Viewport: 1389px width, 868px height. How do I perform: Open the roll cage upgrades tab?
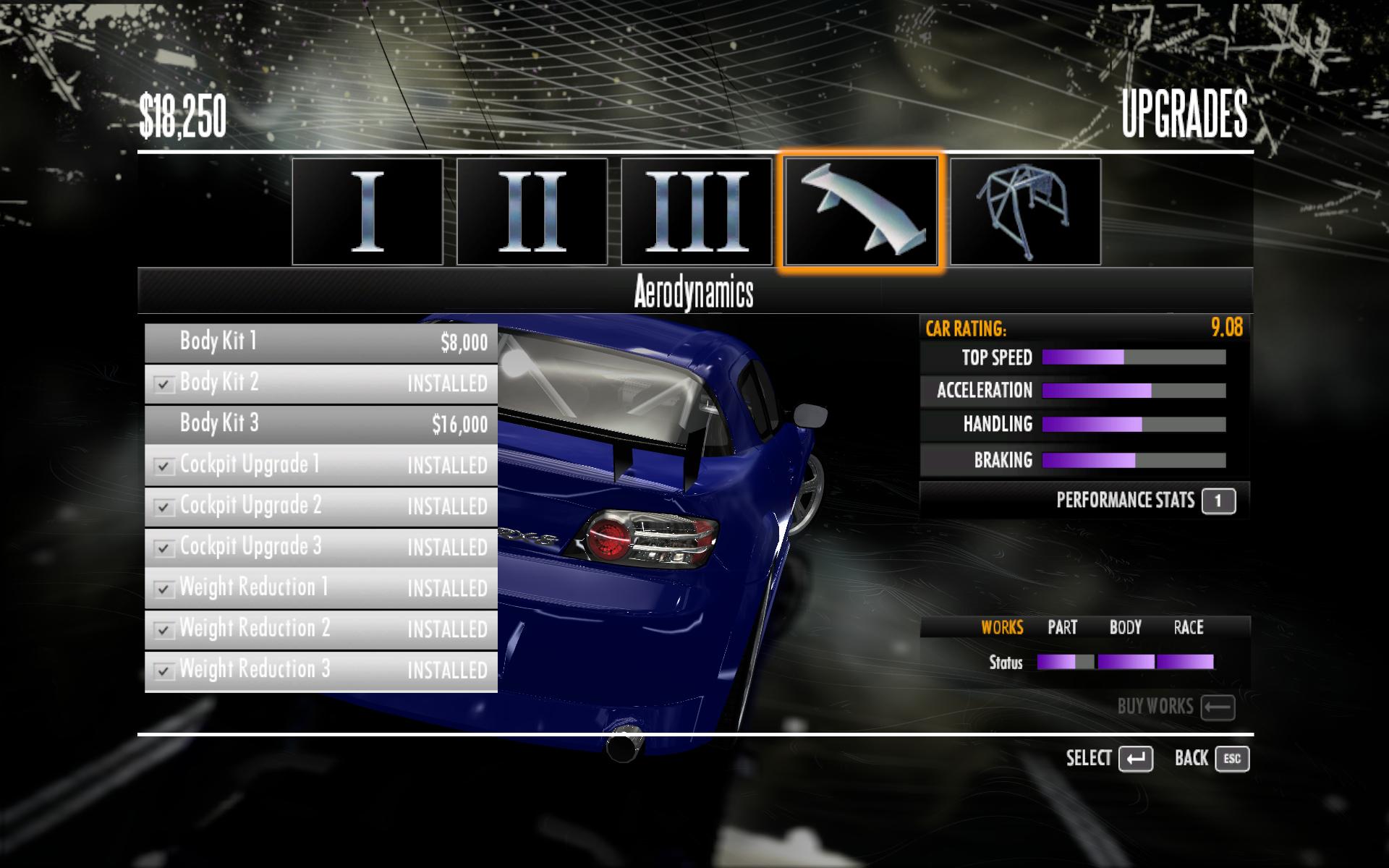pos(1025,211)
